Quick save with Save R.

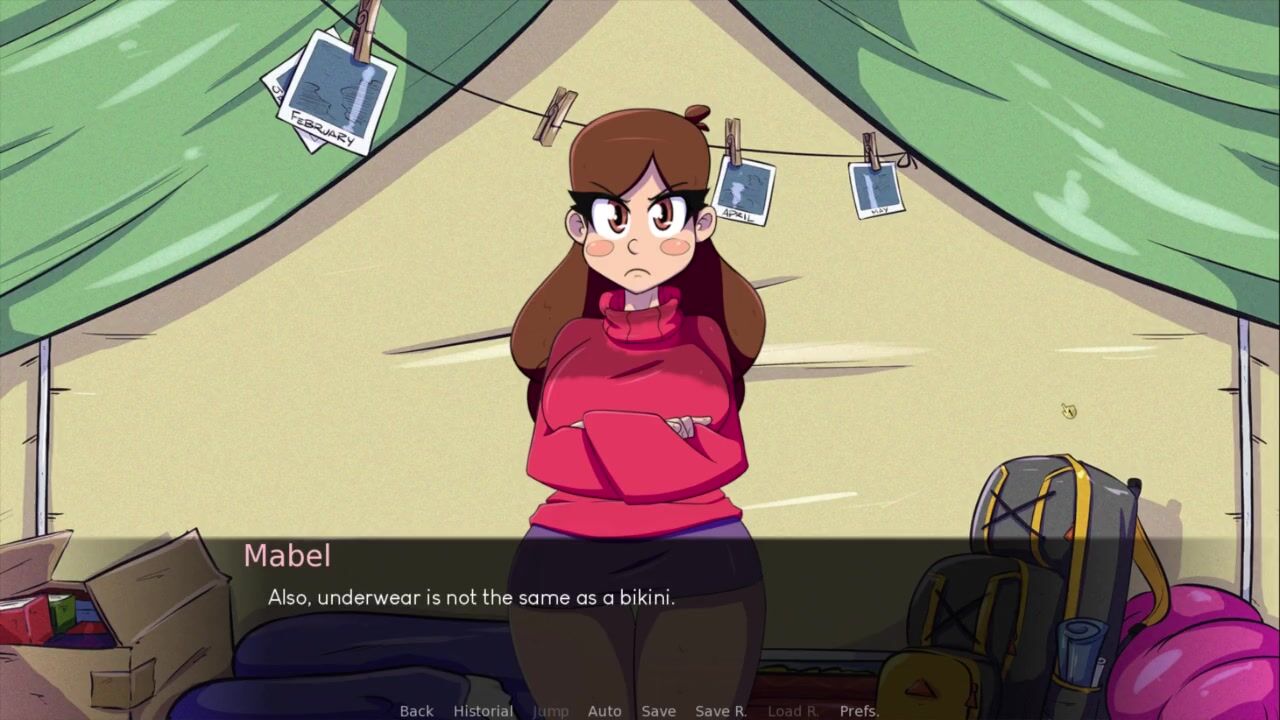[721, 711]
